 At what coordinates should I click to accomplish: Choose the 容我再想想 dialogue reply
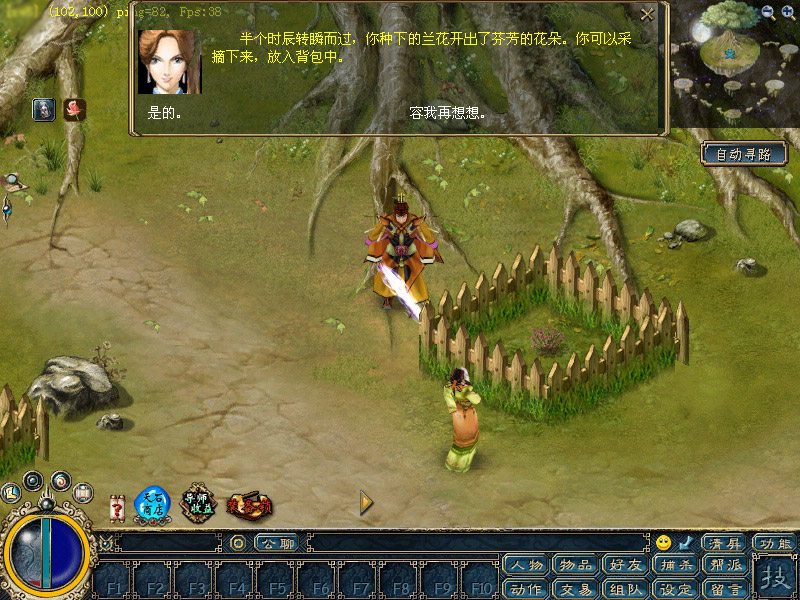click(447, 114)
